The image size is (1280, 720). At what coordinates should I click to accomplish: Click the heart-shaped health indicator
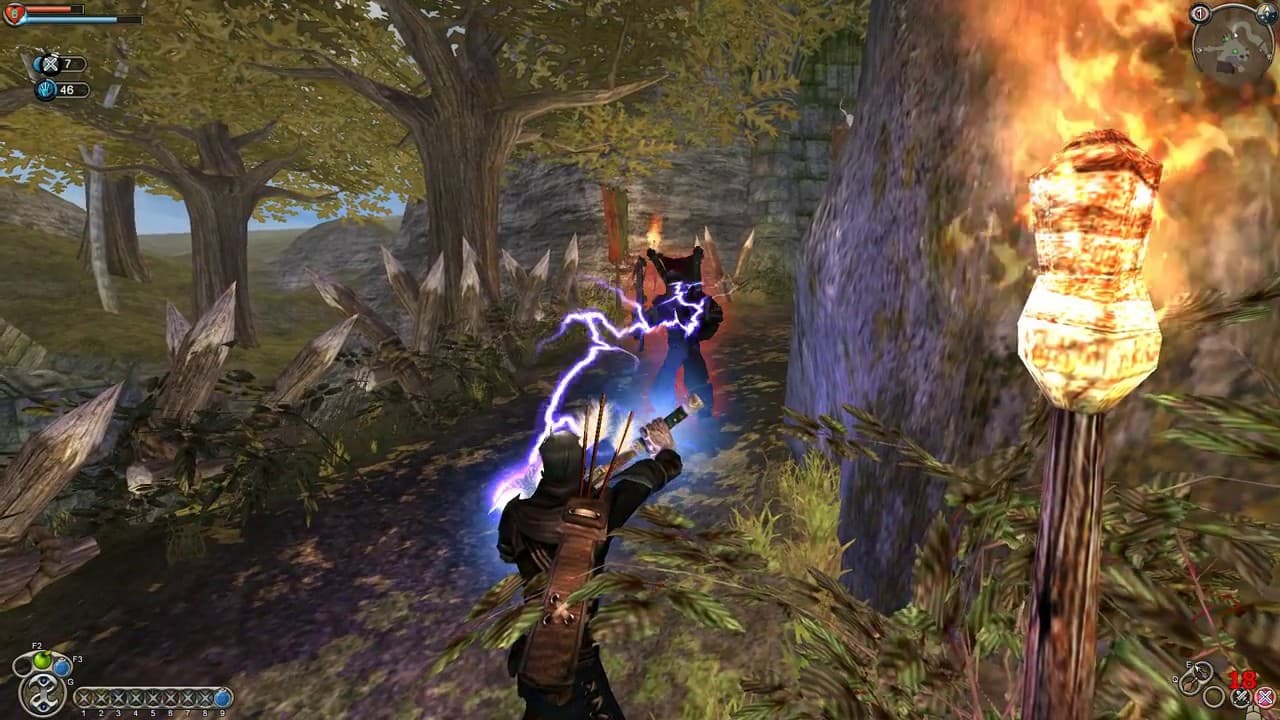14,12
